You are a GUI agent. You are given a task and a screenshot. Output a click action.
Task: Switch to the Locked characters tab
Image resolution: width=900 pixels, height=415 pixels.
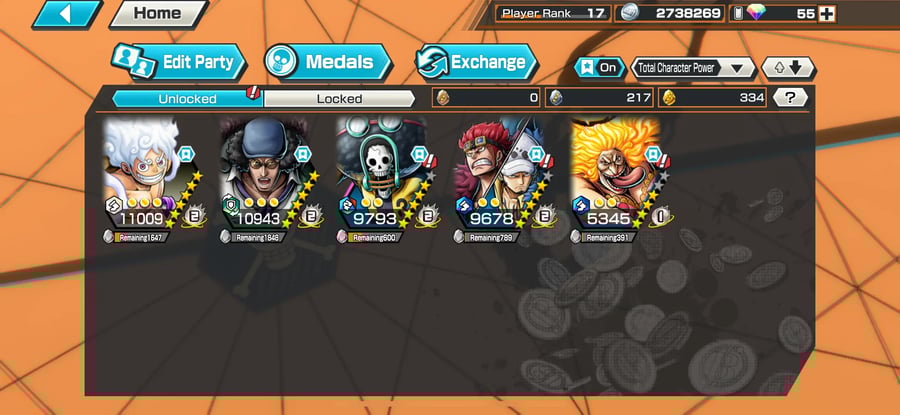[339, 98]
